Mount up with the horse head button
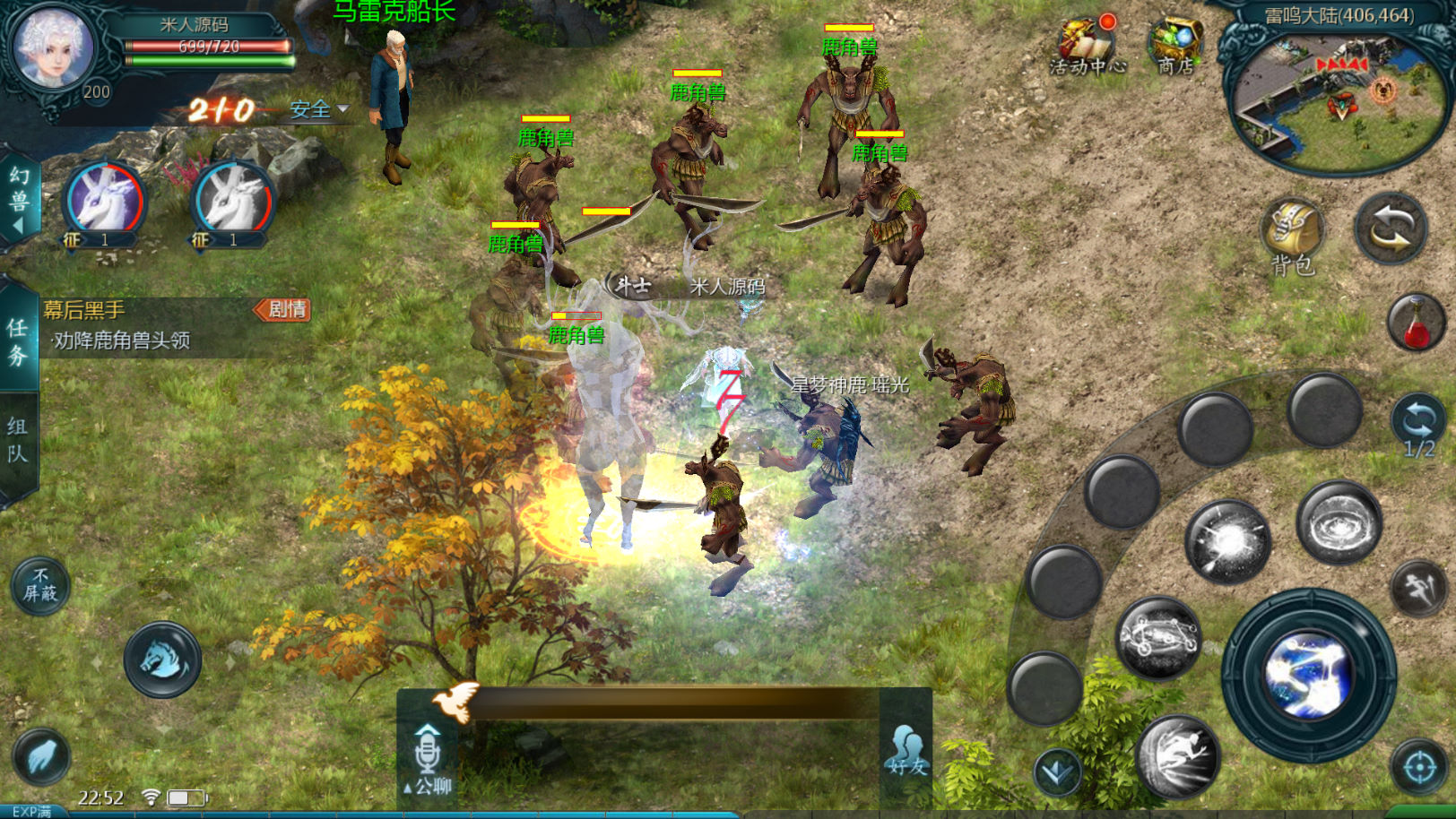This screenshot has height=819, width=1456. coord(162,660)
